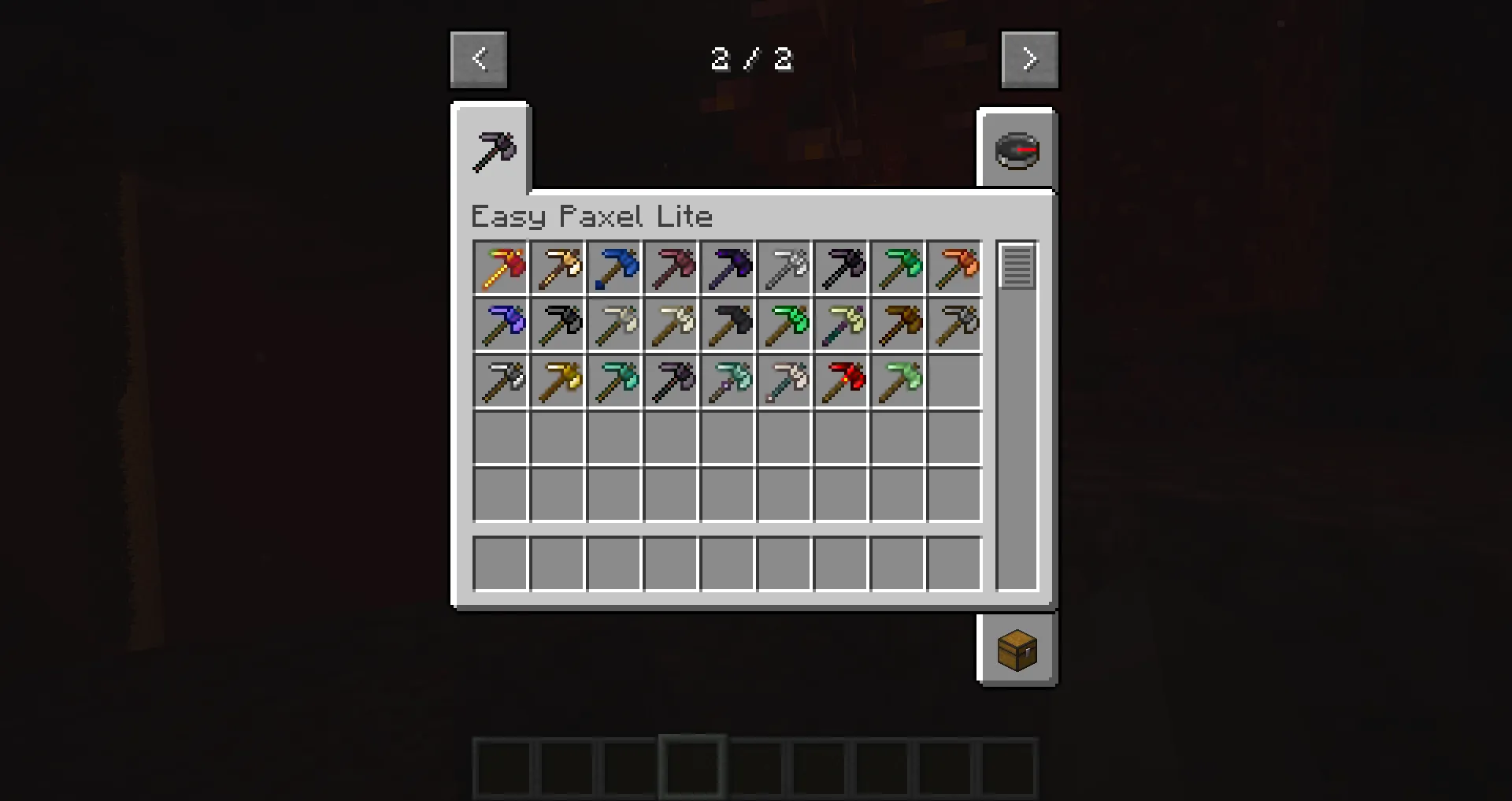Advance to the next page with the right arrow
Image resolution: width=1512 pixels, height=801 pixels.
(1029, 58)
